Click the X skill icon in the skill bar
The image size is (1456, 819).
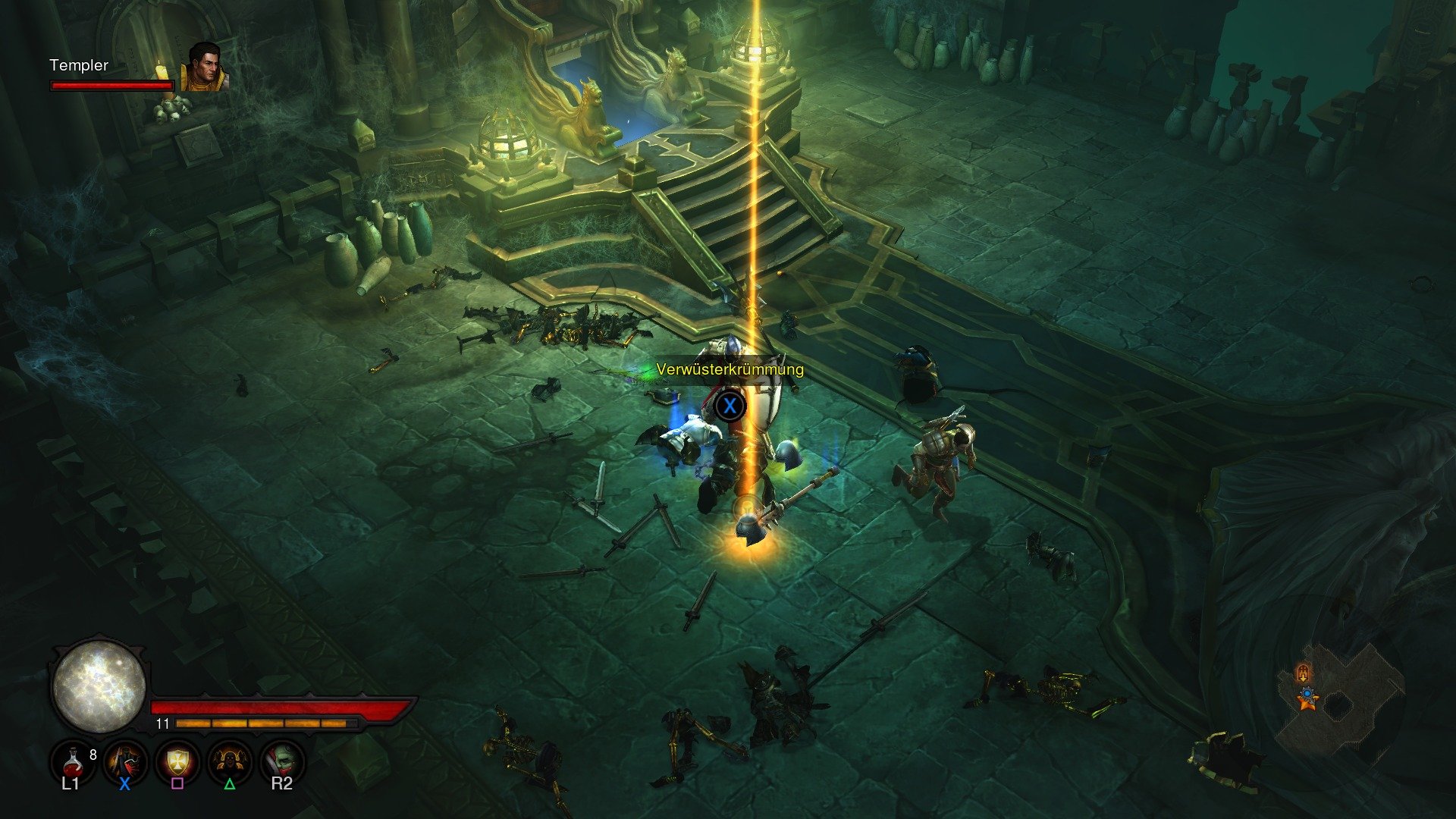[124, 764]
